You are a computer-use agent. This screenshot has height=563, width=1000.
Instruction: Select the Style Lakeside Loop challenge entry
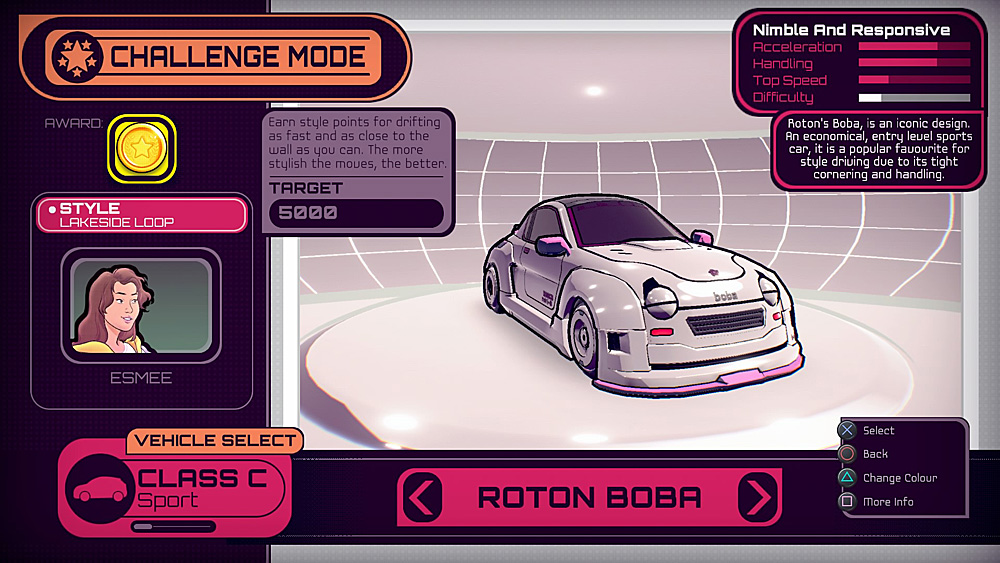(141, 214)
